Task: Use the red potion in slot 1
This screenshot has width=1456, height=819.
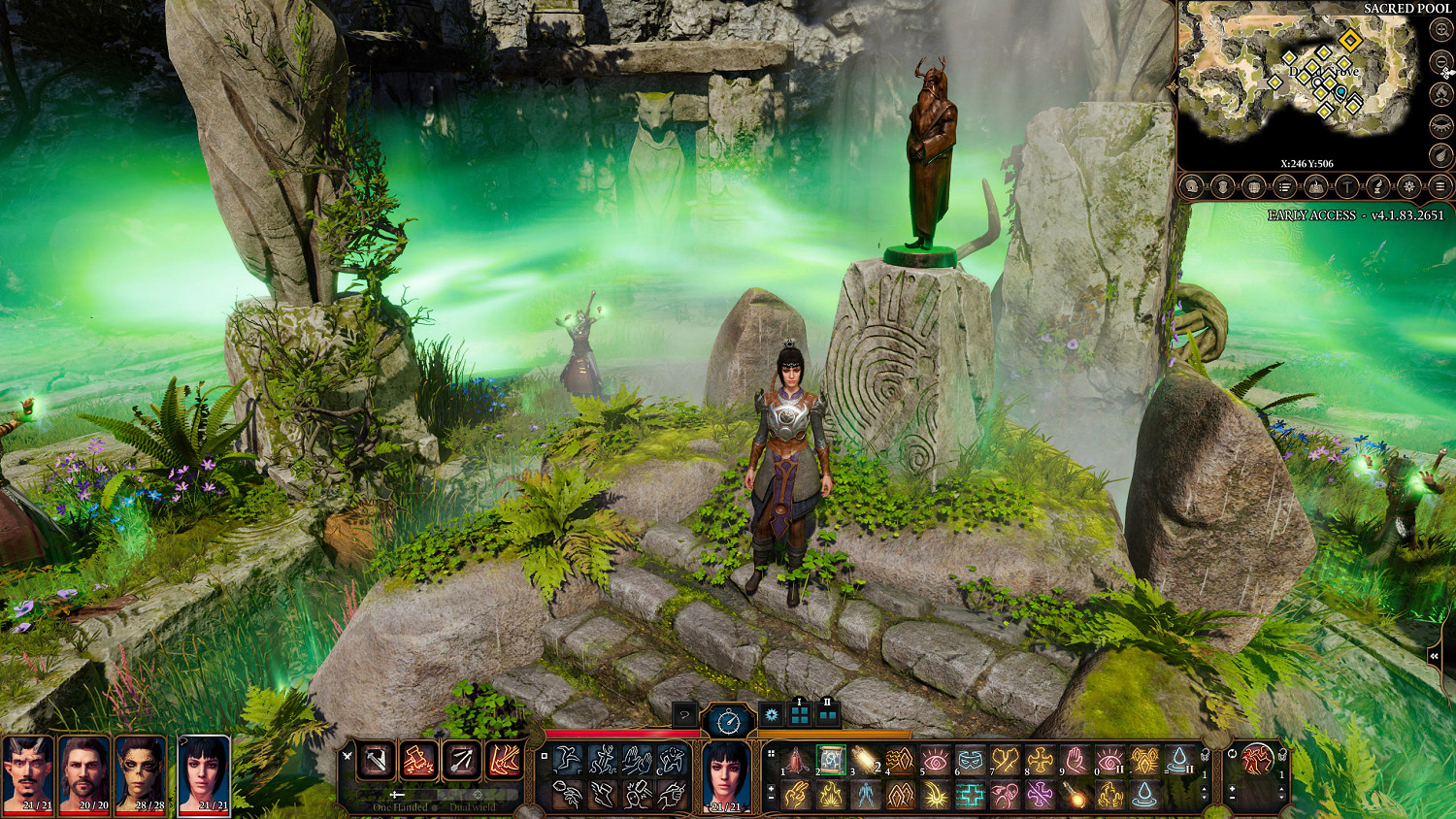Action: tap(796, 760)
